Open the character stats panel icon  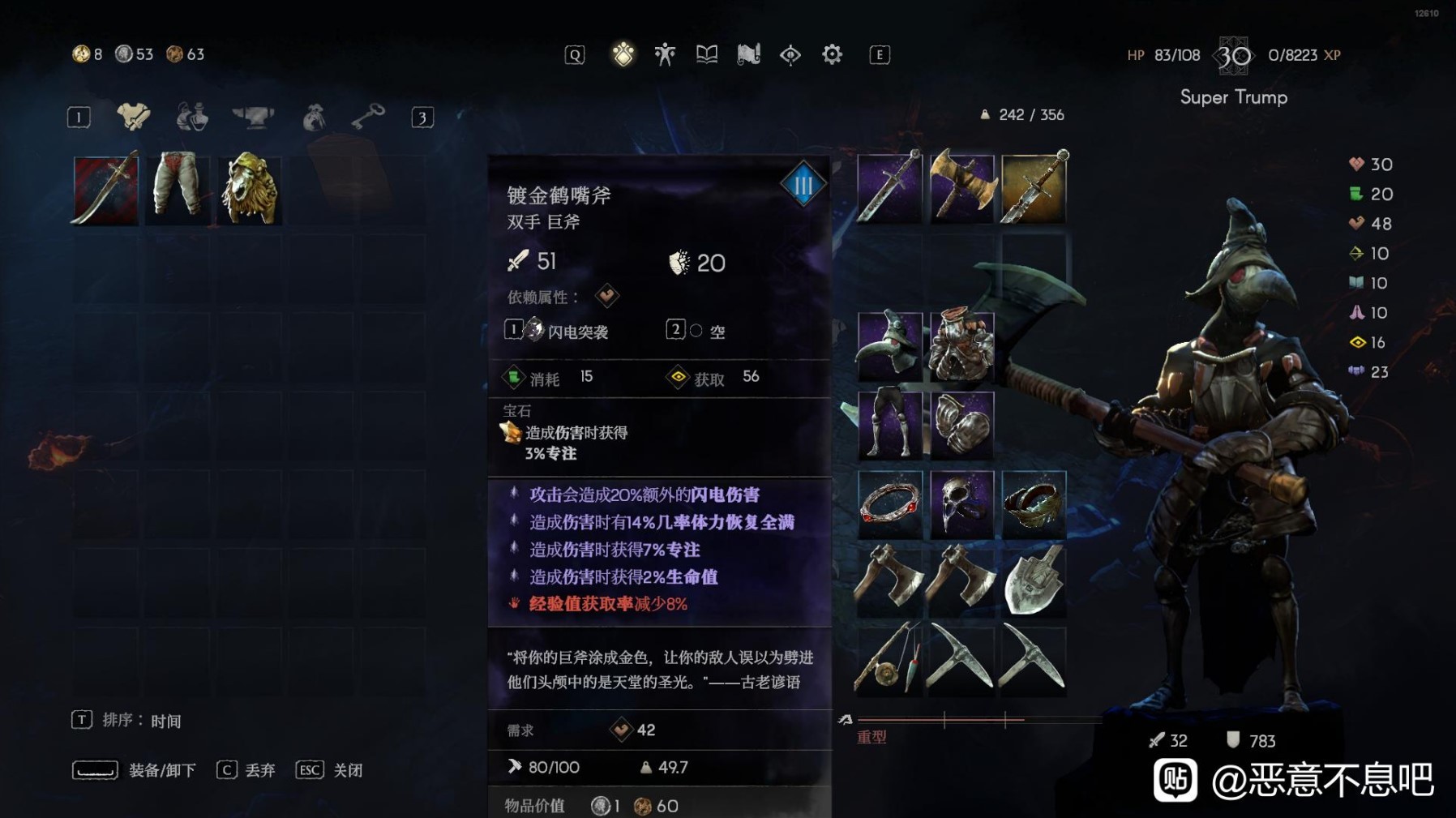click(x=664, y=54)
